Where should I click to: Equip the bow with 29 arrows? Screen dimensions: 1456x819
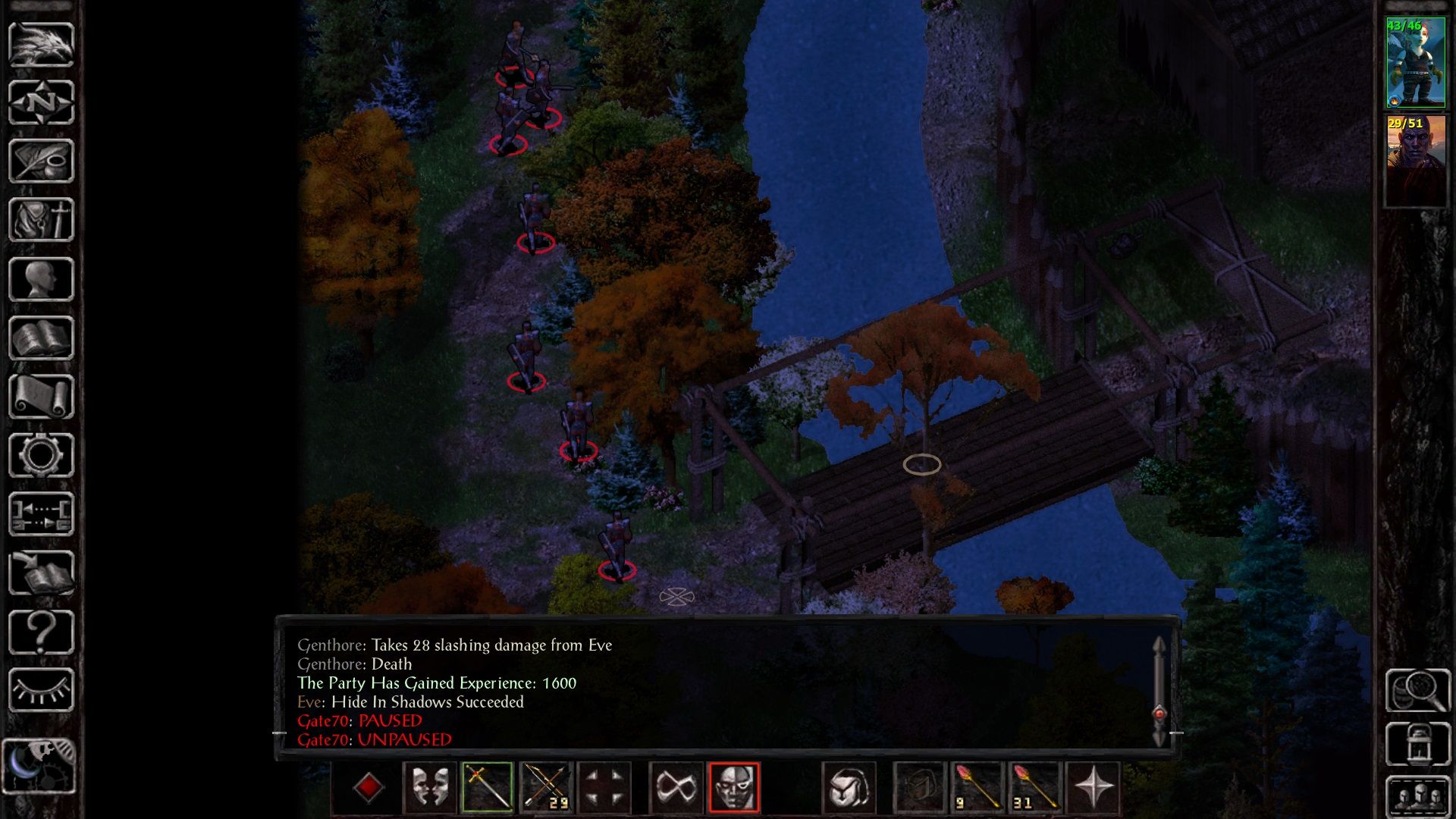click(x=545, y=787)
